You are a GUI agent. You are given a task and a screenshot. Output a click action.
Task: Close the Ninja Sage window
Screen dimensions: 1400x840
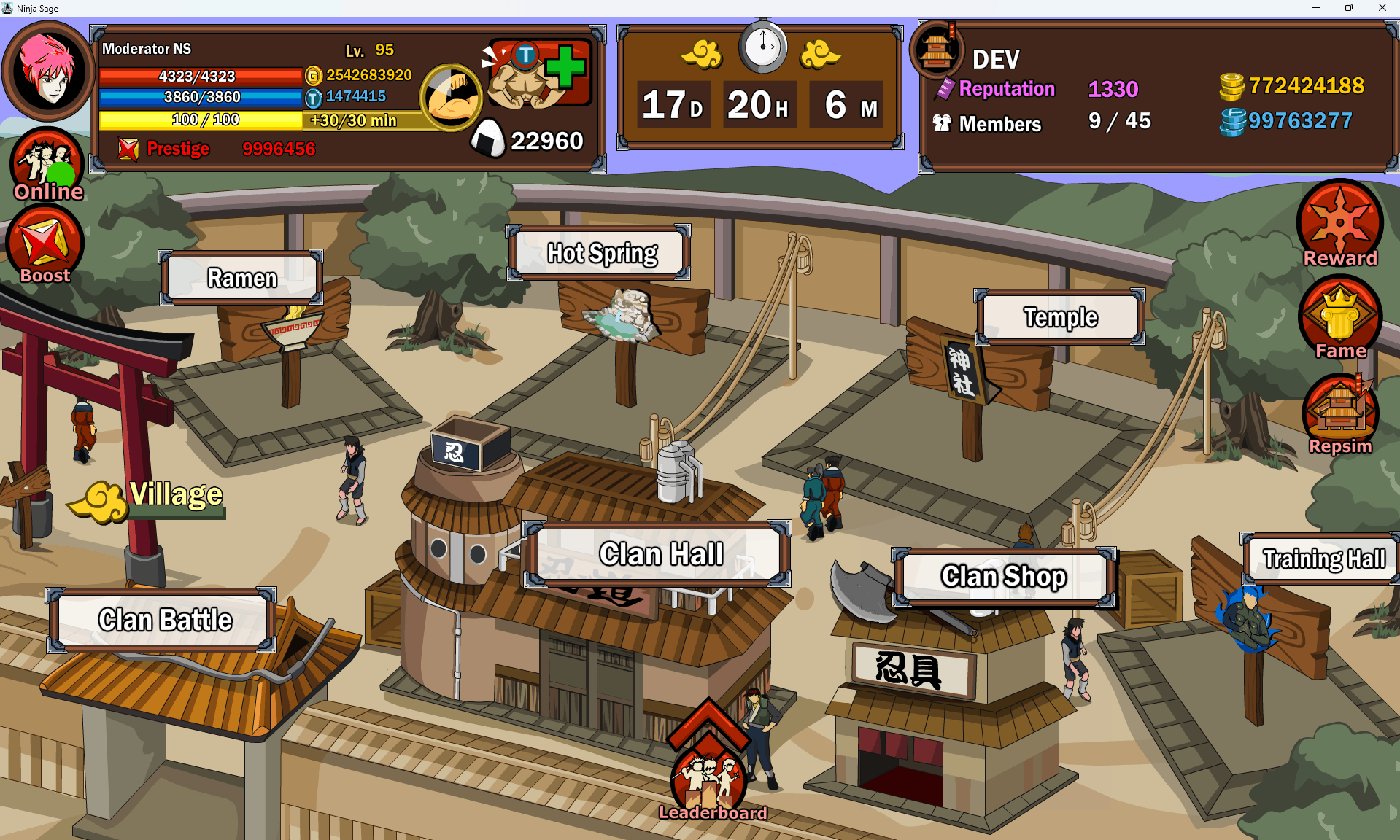click(1382, 8)
